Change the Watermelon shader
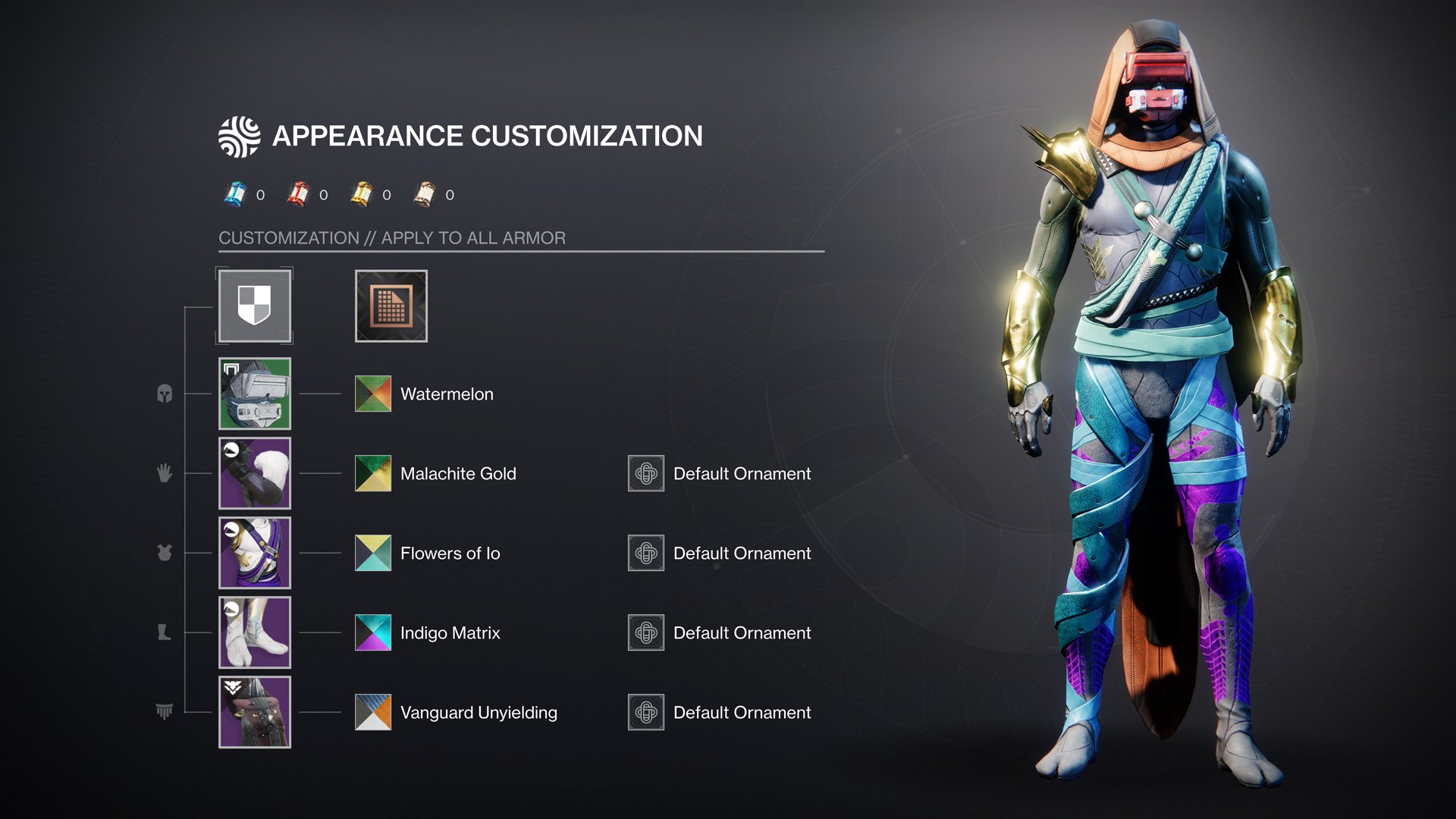Image resolution: width=1456 pixels, height=819 pixels. click(x=373, y=394)
